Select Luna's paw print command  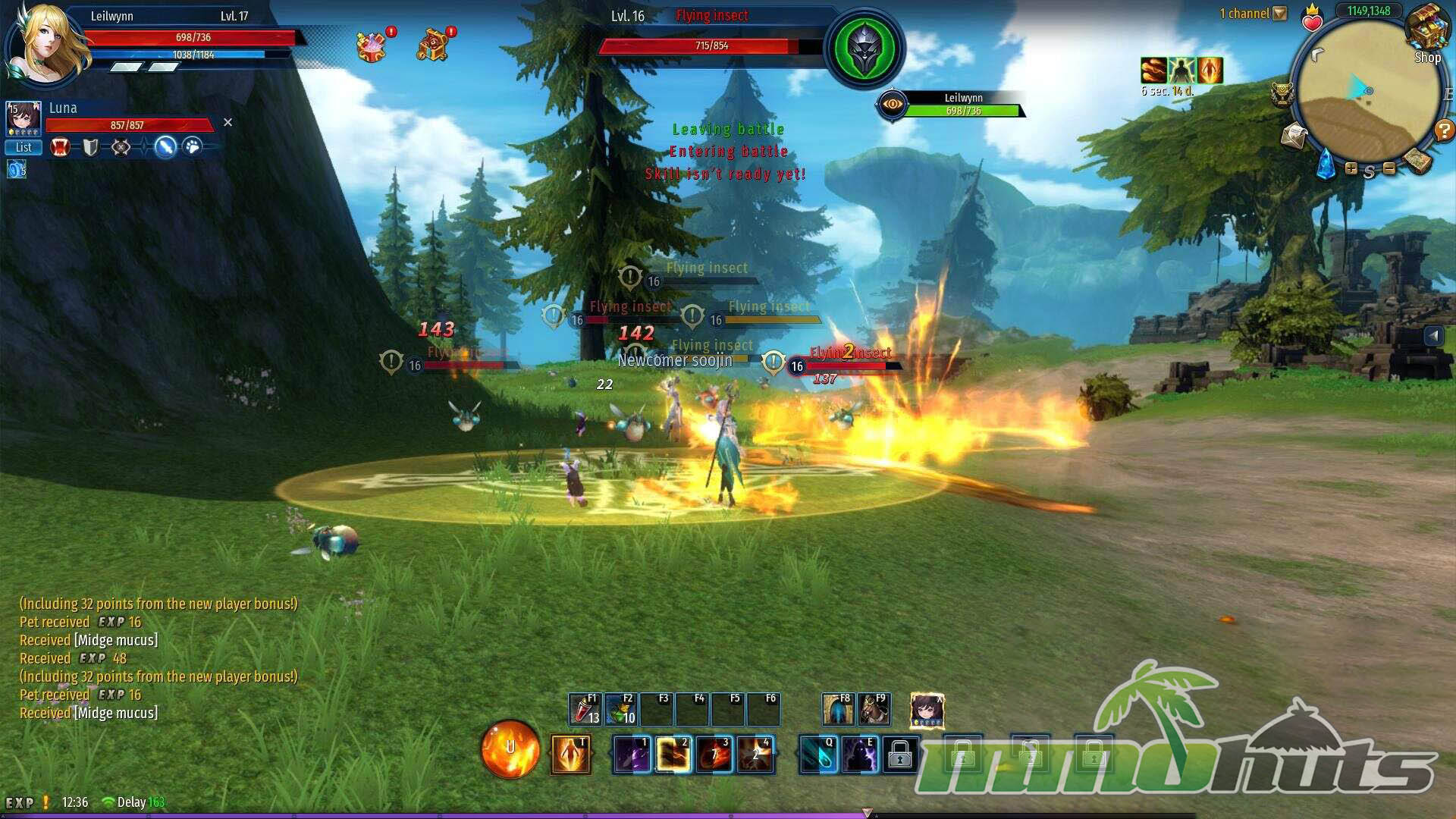point(193,146)
